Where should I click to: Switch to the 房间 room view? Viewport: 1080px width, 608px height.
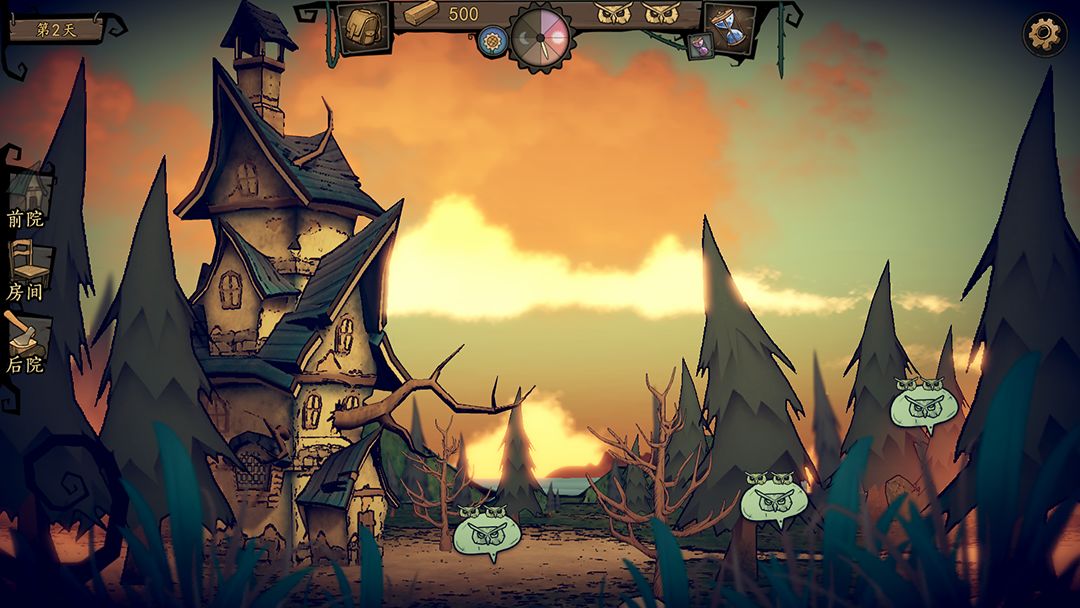28,268
